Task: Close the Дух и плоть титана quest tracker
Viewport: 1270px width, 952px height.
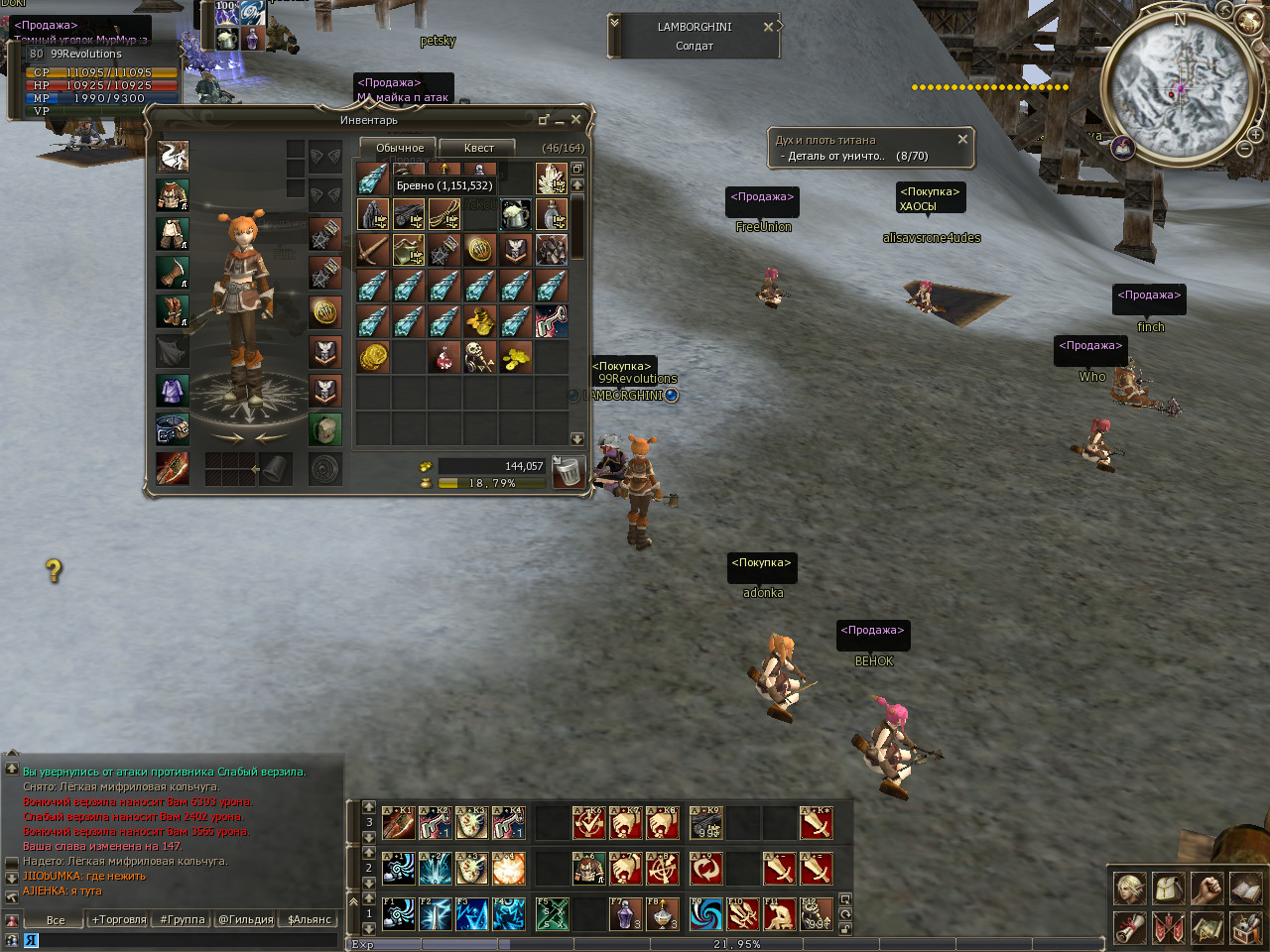Action: (962, 140)
